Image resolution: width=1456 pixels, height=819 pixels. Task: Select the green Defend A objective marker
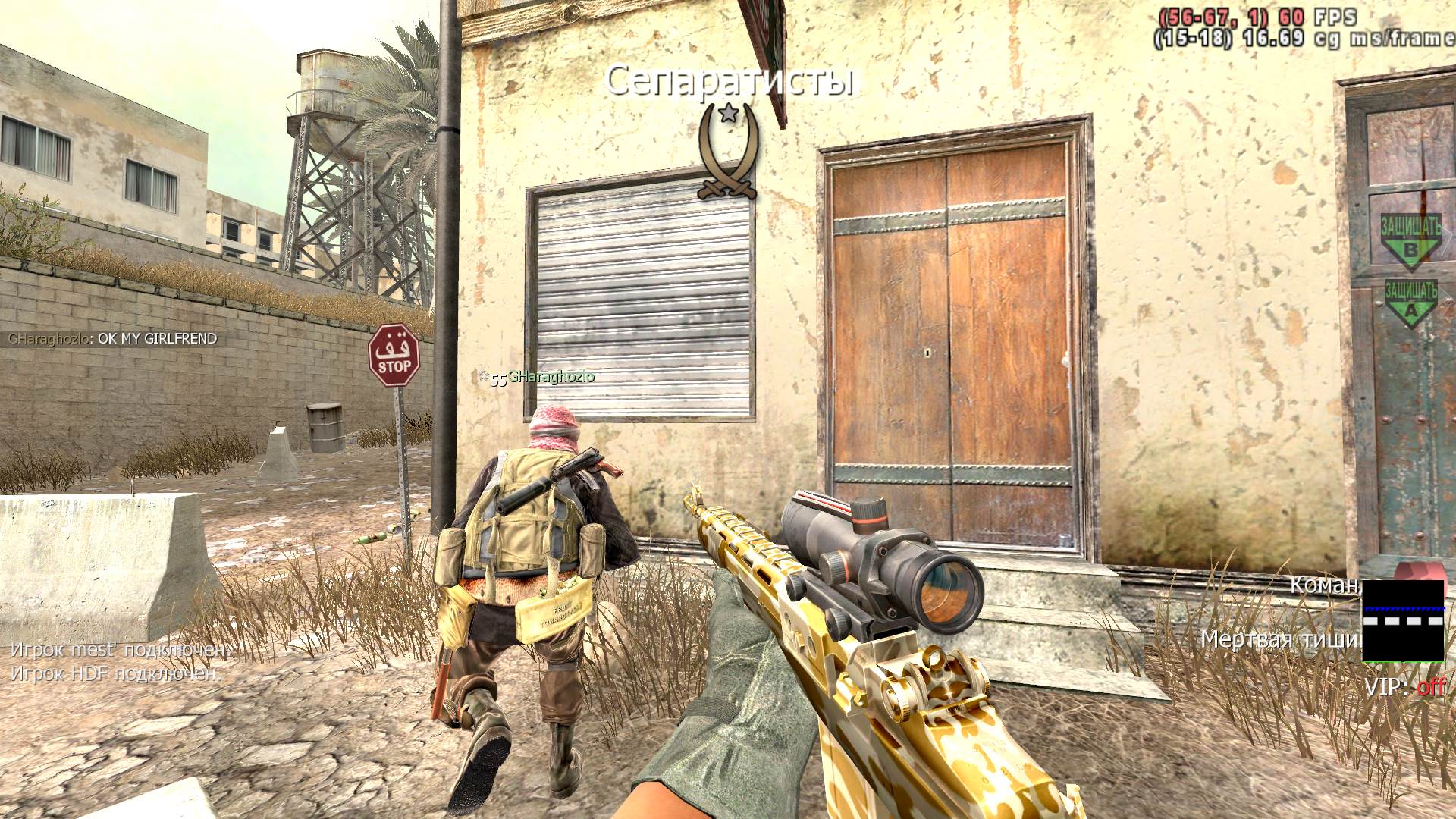point(1410,303)
